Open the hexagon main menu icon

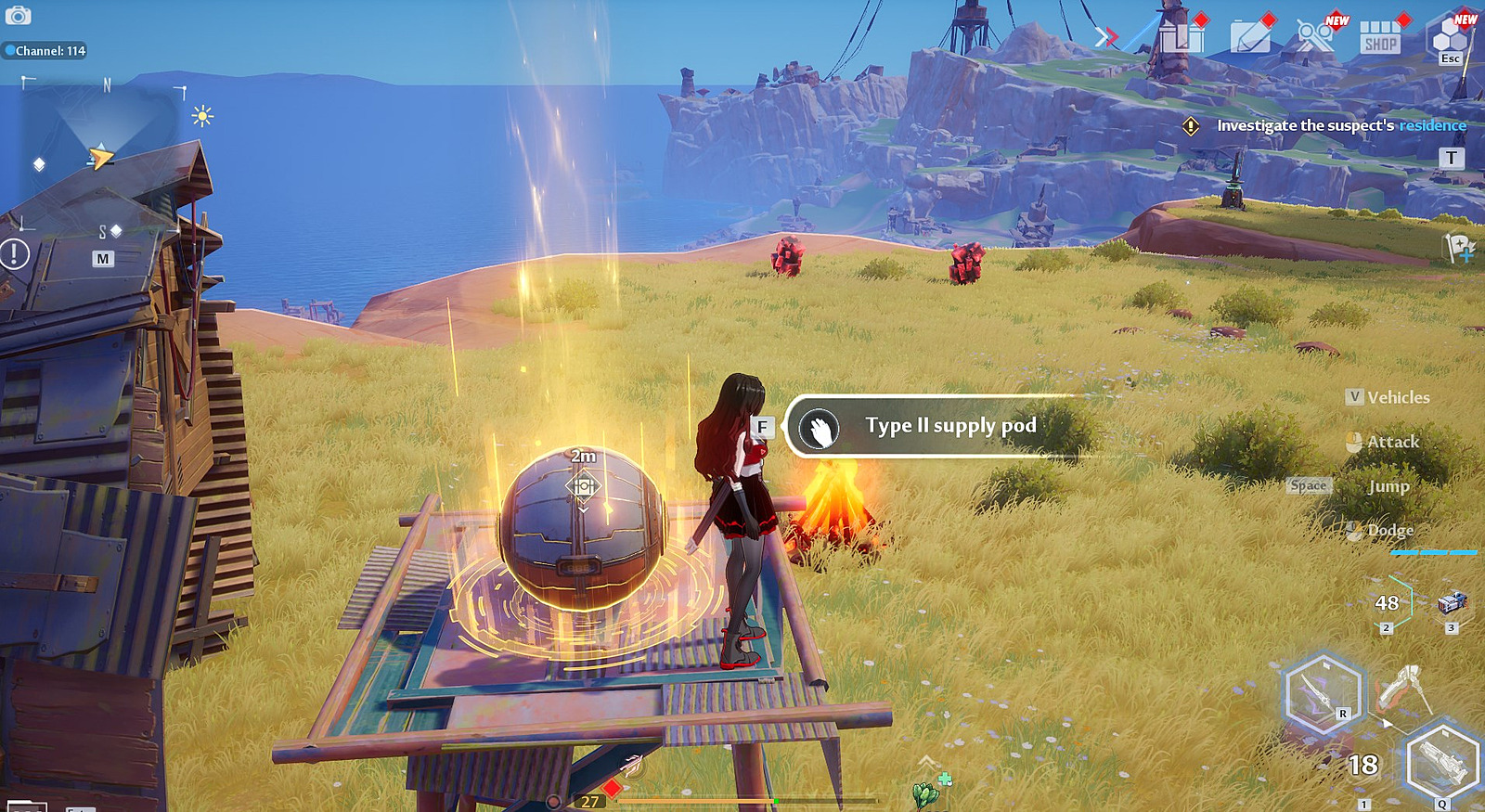(1450, 39)
